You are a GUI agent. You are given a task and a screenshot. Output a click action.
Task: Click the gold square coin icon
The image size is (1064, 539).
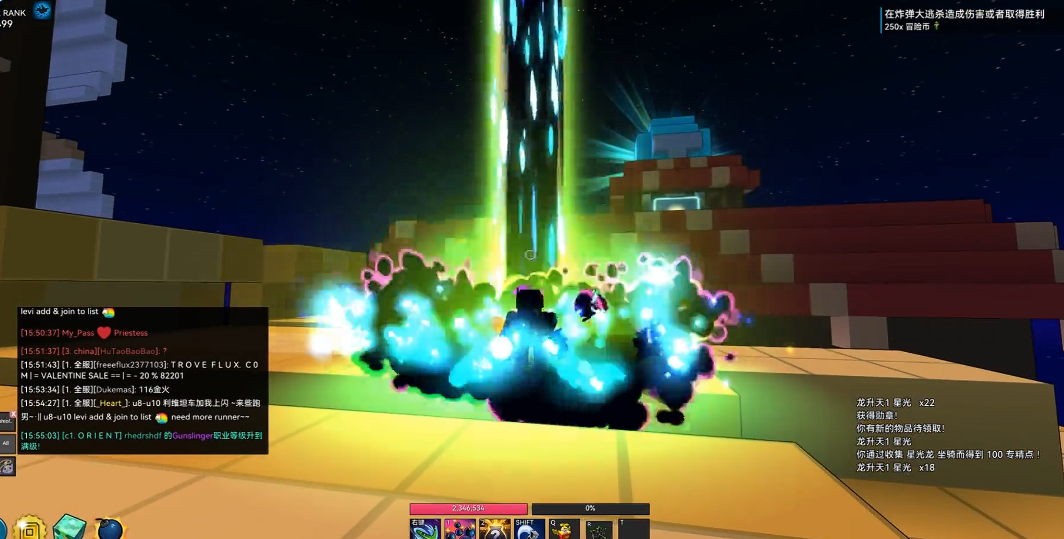coord(31,528)
